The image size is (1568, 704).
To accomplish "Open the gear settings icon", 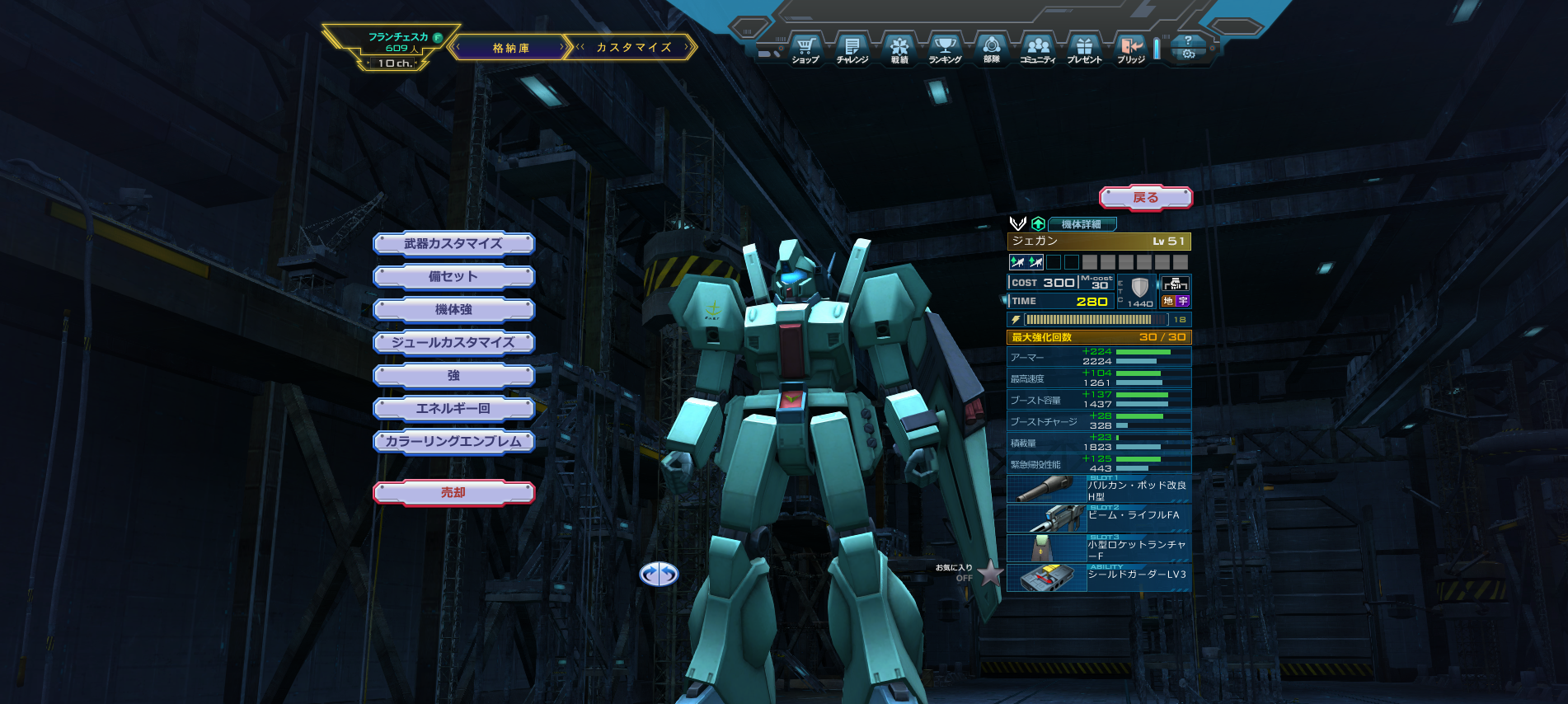I will click(1188, 54).
